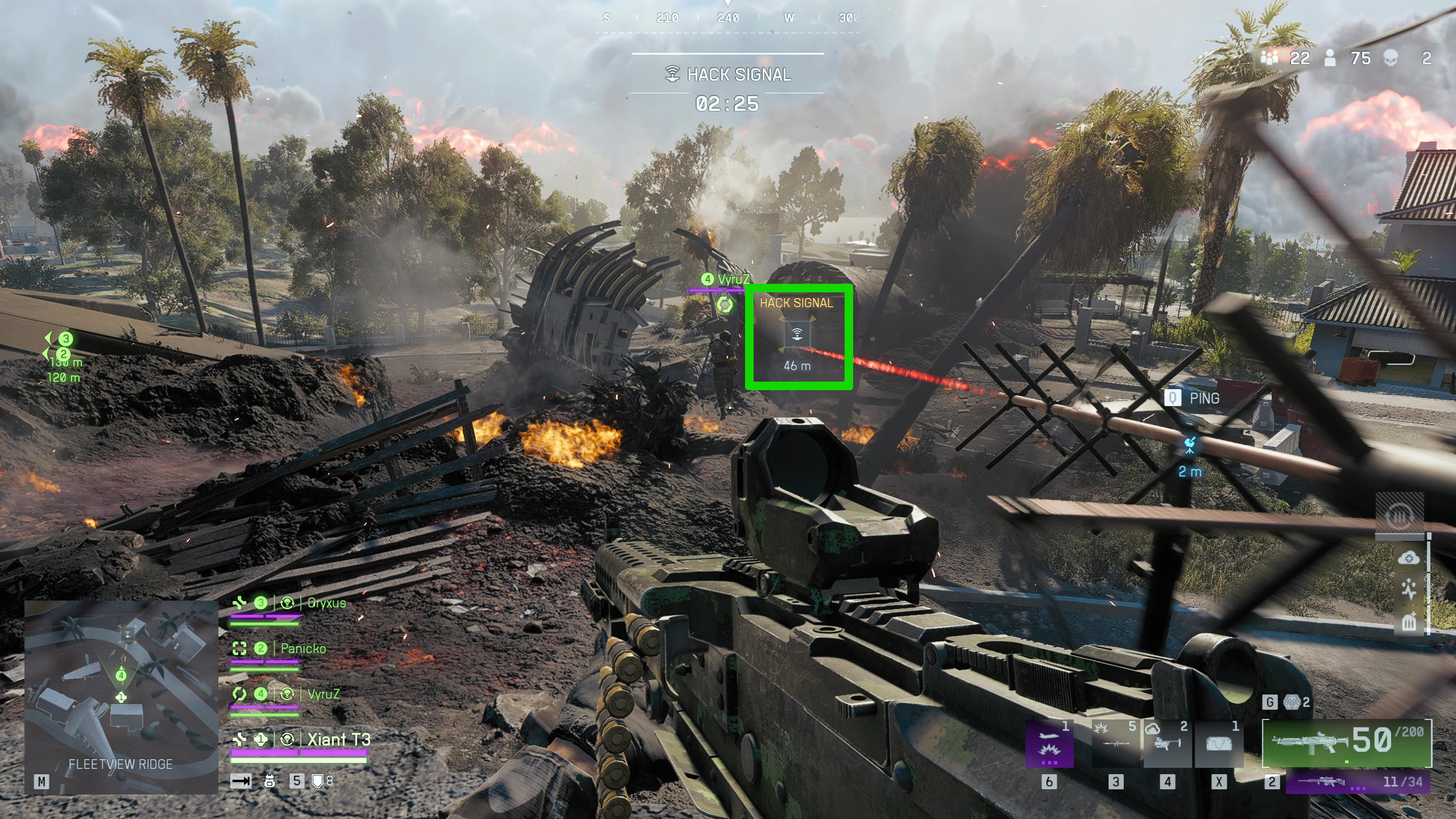Select the airstrike call-in slot

point(1049,745)
